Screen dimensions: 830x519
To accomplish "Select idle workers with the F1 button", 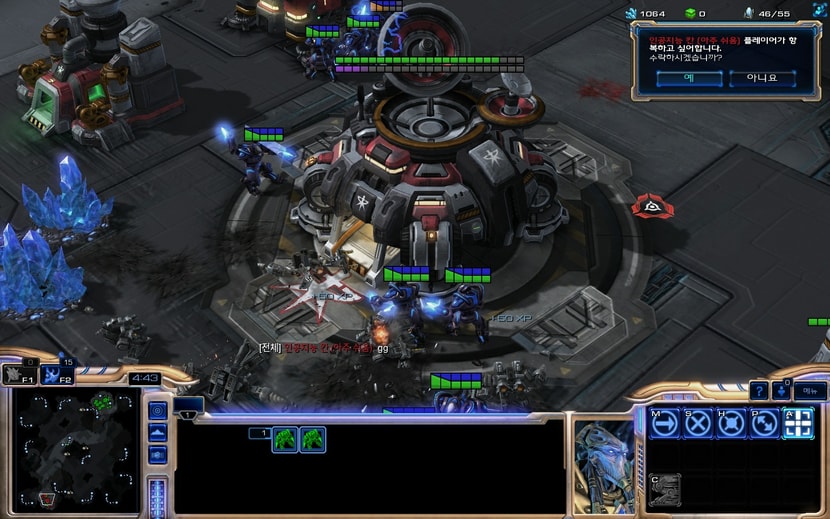I will pos(18,375).
